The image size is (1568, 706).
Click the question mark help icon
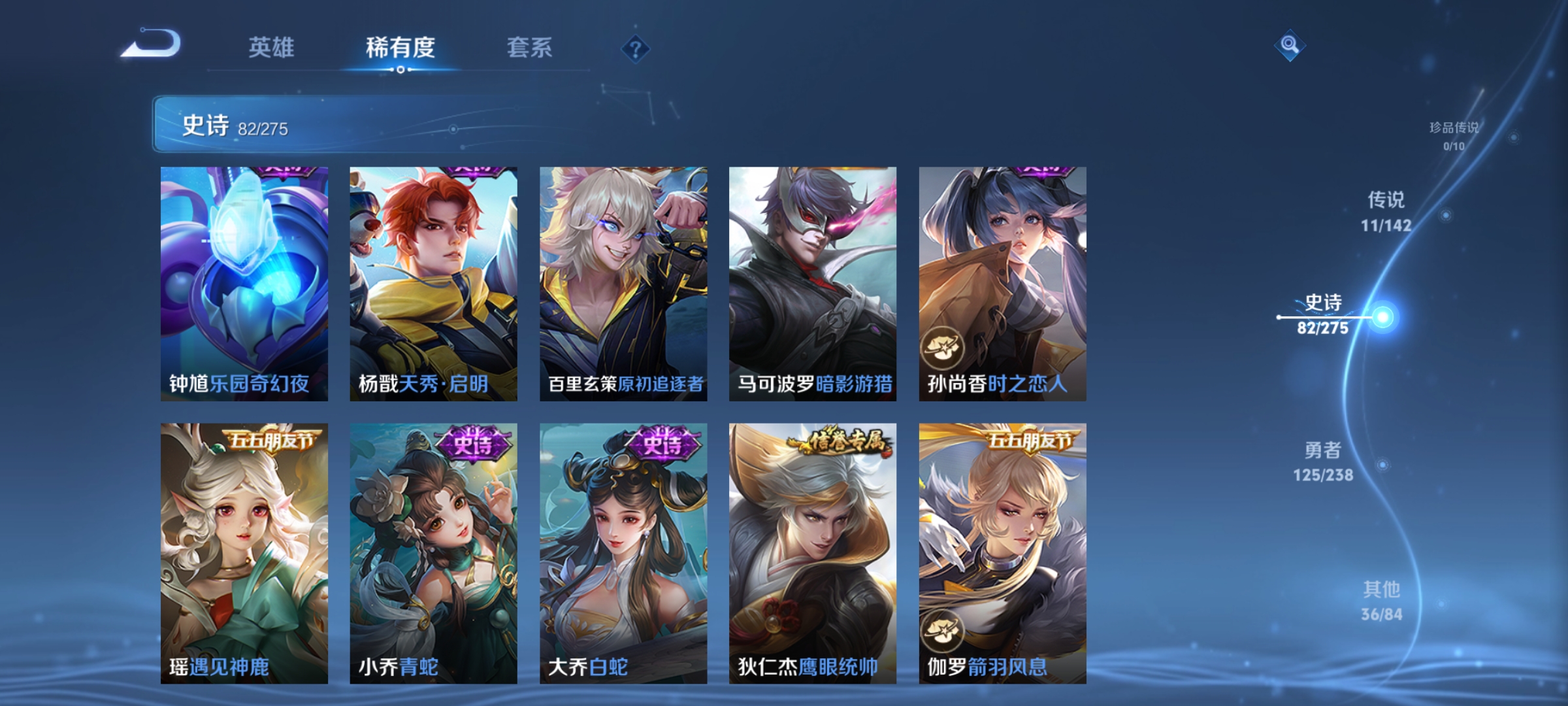(634, 49)
